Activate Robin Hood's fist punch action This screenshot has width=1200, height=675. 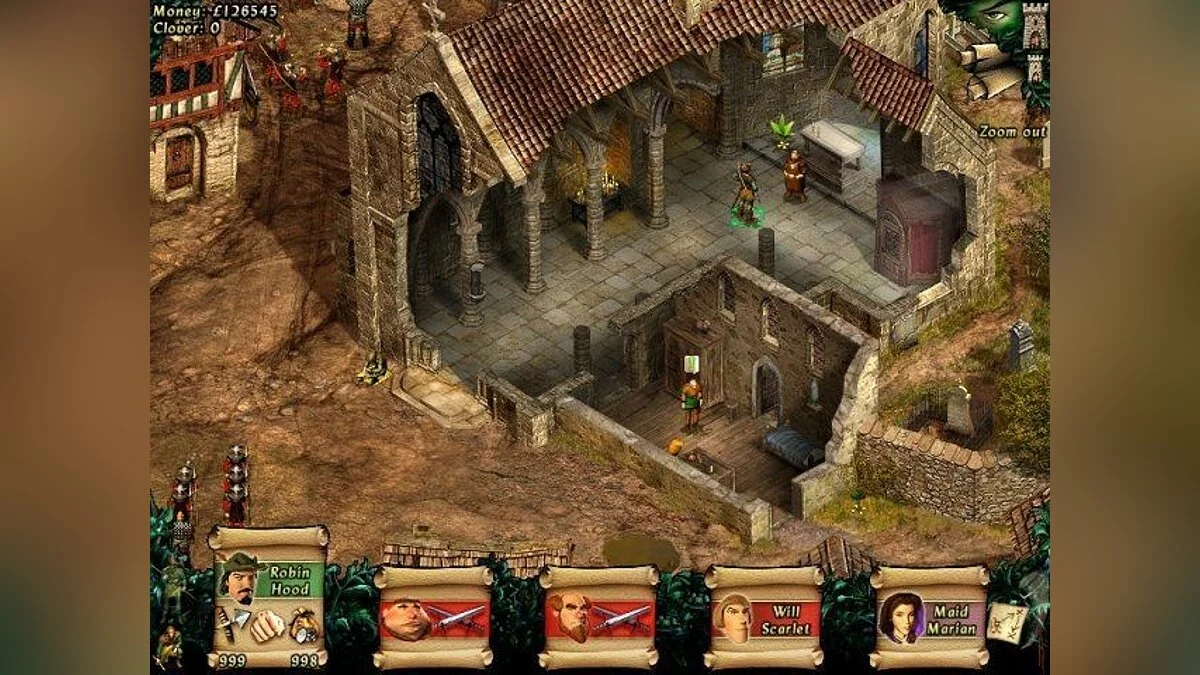point(266,627)
